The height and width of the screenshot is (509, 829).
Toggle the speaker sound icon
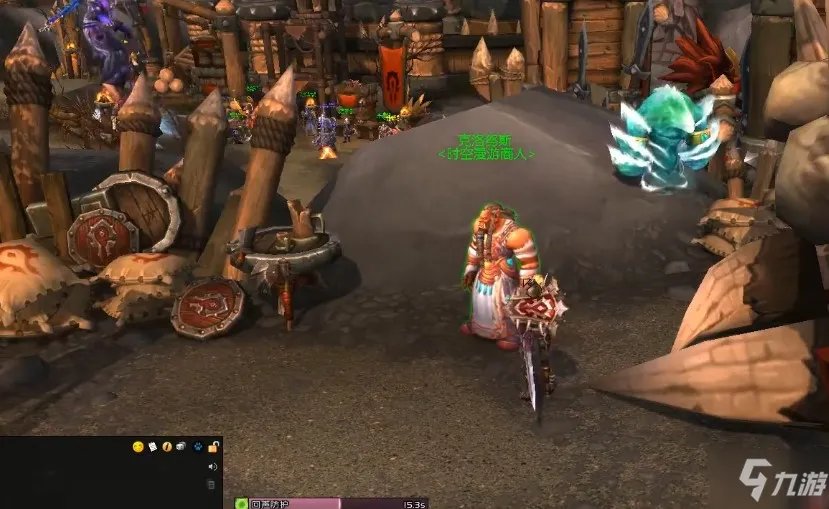coord(212,466)
